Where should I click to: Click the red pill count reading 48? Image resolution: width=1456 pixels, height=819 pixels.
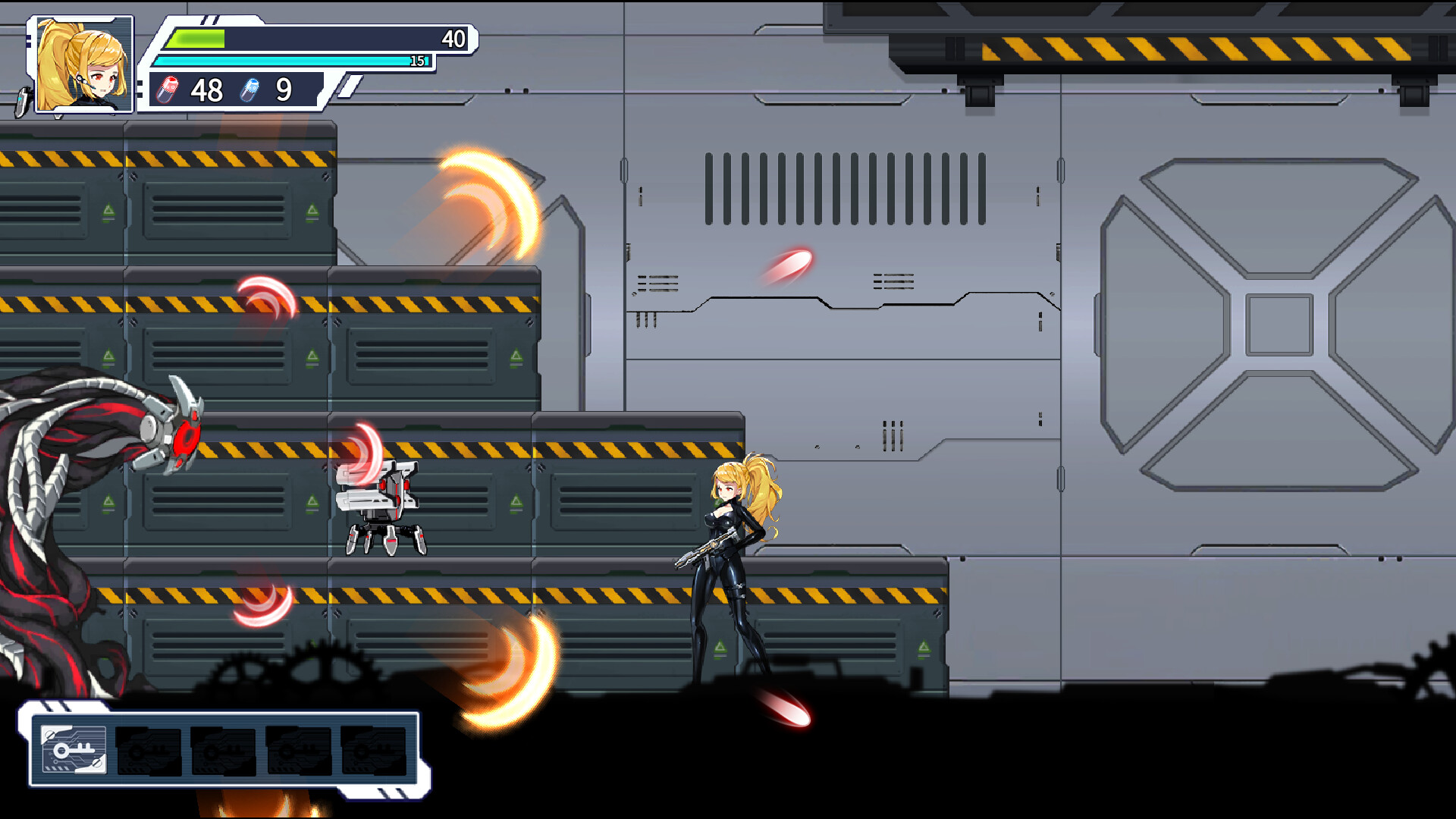(x=206, y=91)
